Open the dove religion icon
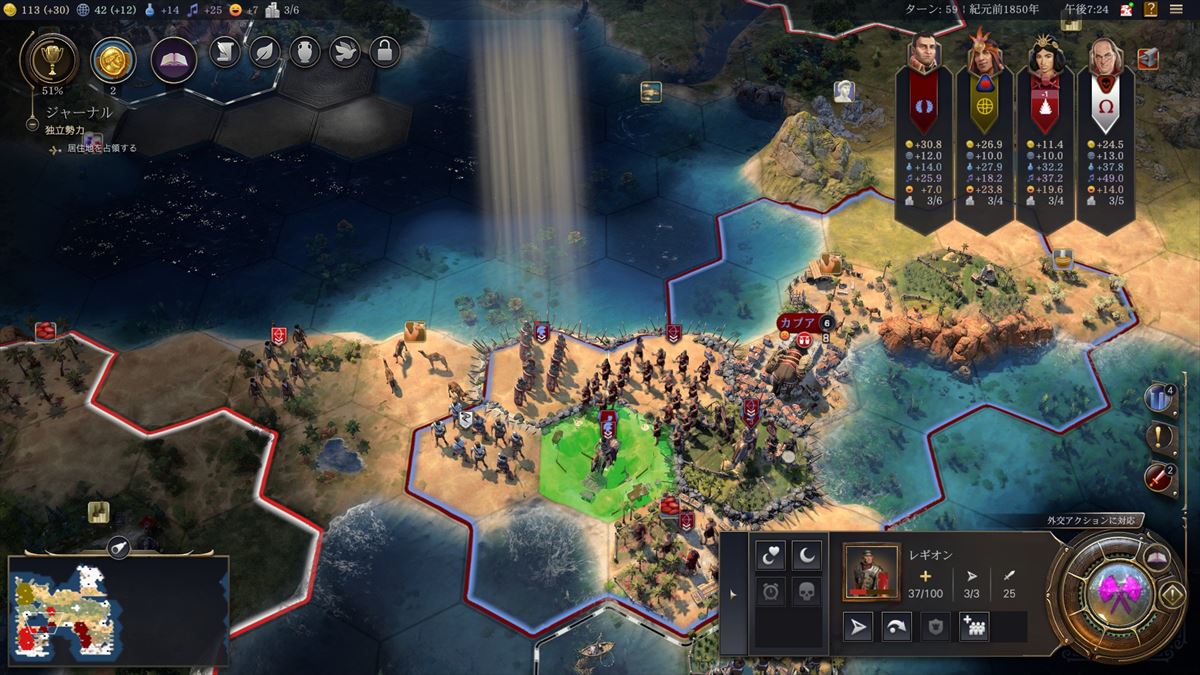This screenshot has width=1200, height=675. [345, 51]
